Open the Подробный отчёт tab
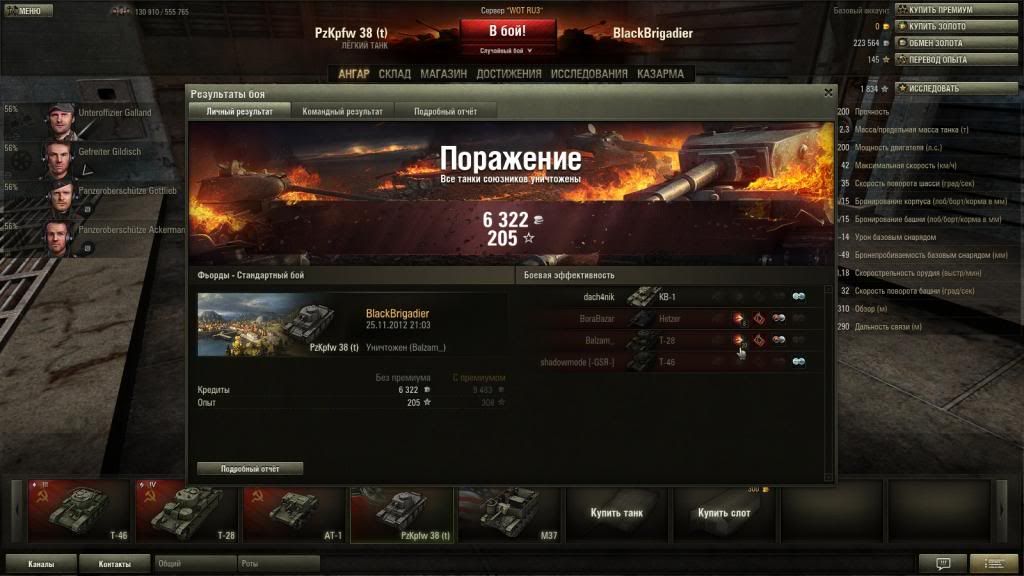 [445, 111]
